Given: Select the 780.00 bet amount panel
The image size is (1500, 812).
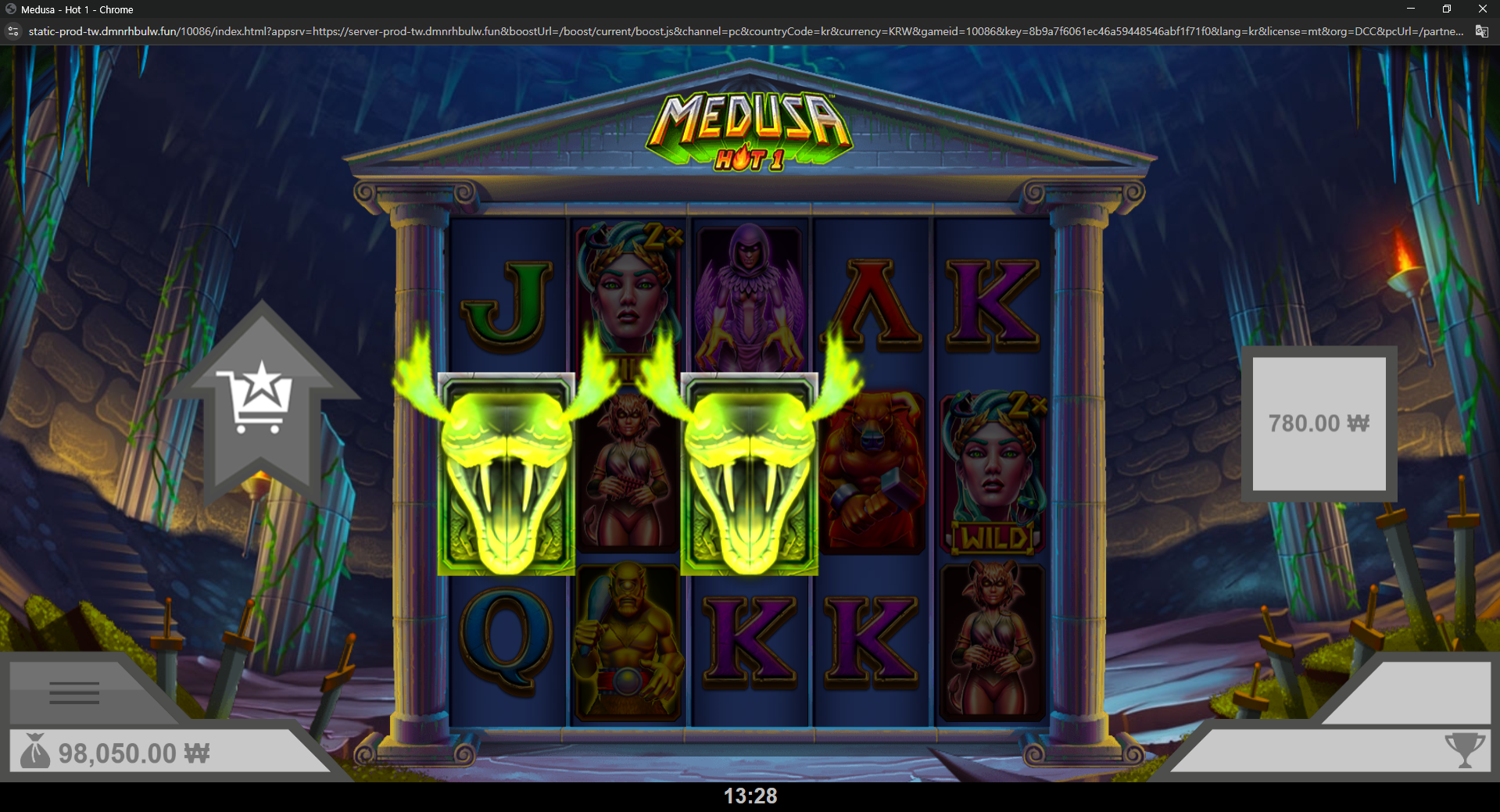Looking at the screenshot, I should (x=1319, y=424).
